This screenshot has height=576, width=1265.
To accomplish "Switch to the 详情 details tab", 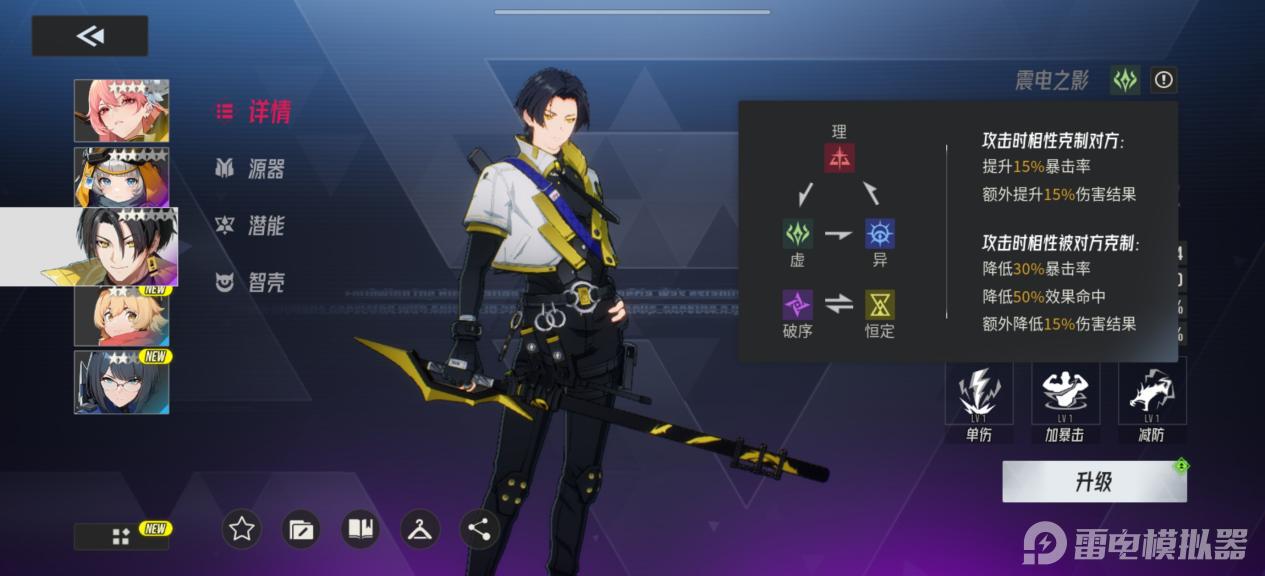I will (254, 112).
